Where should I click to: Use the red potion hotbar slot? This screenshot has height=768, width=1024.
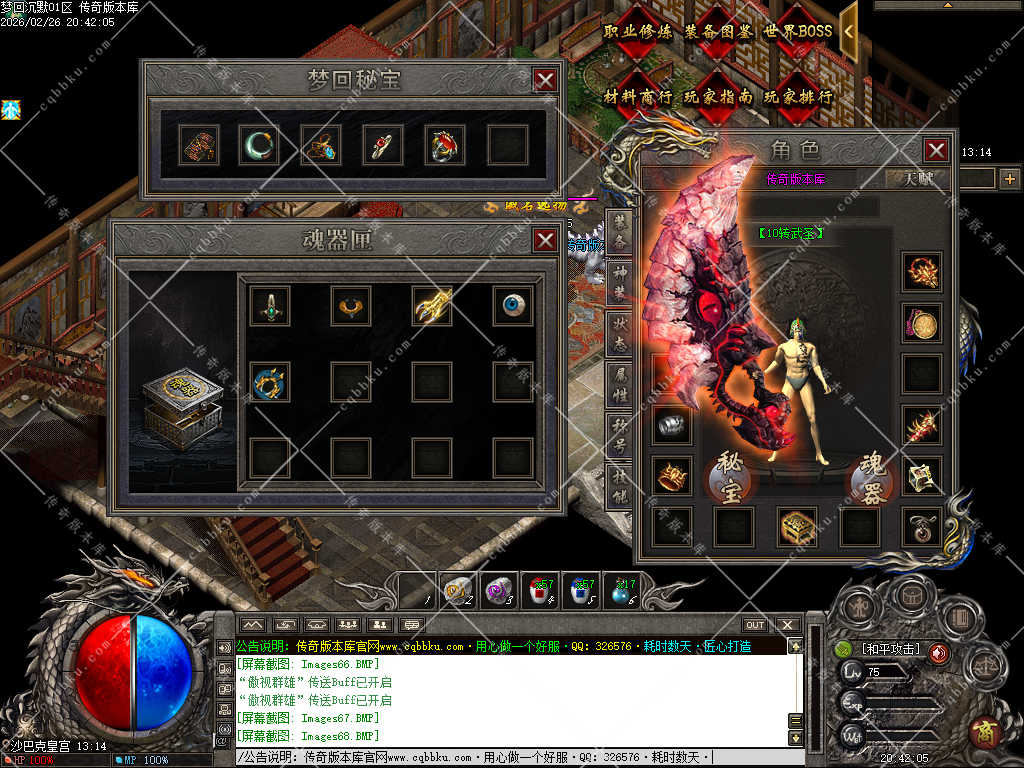coord(541,592)
